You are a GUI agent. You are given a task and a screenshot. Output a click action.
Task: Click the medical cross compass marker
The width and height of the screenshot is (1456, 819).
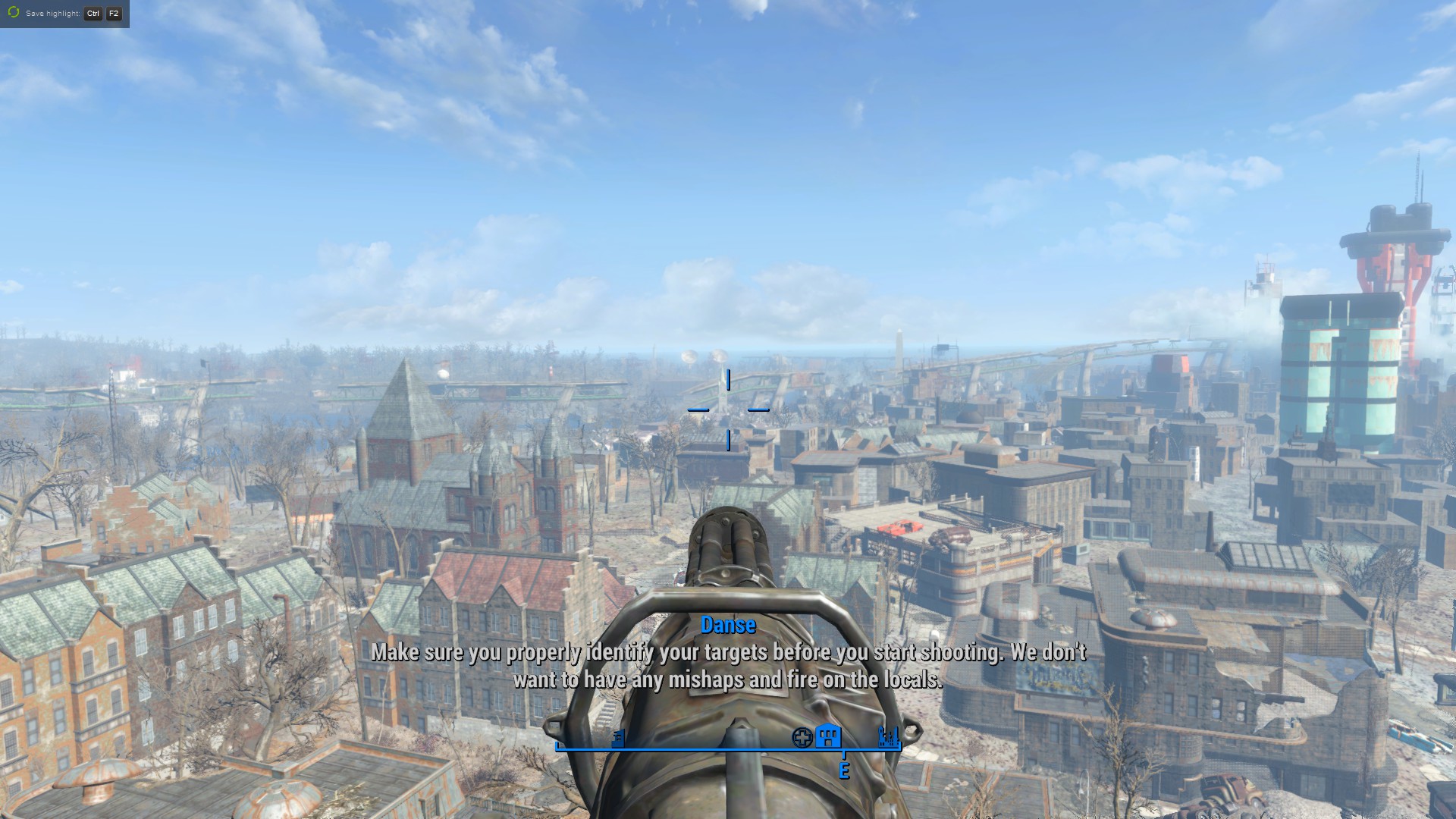coord(802,737)
